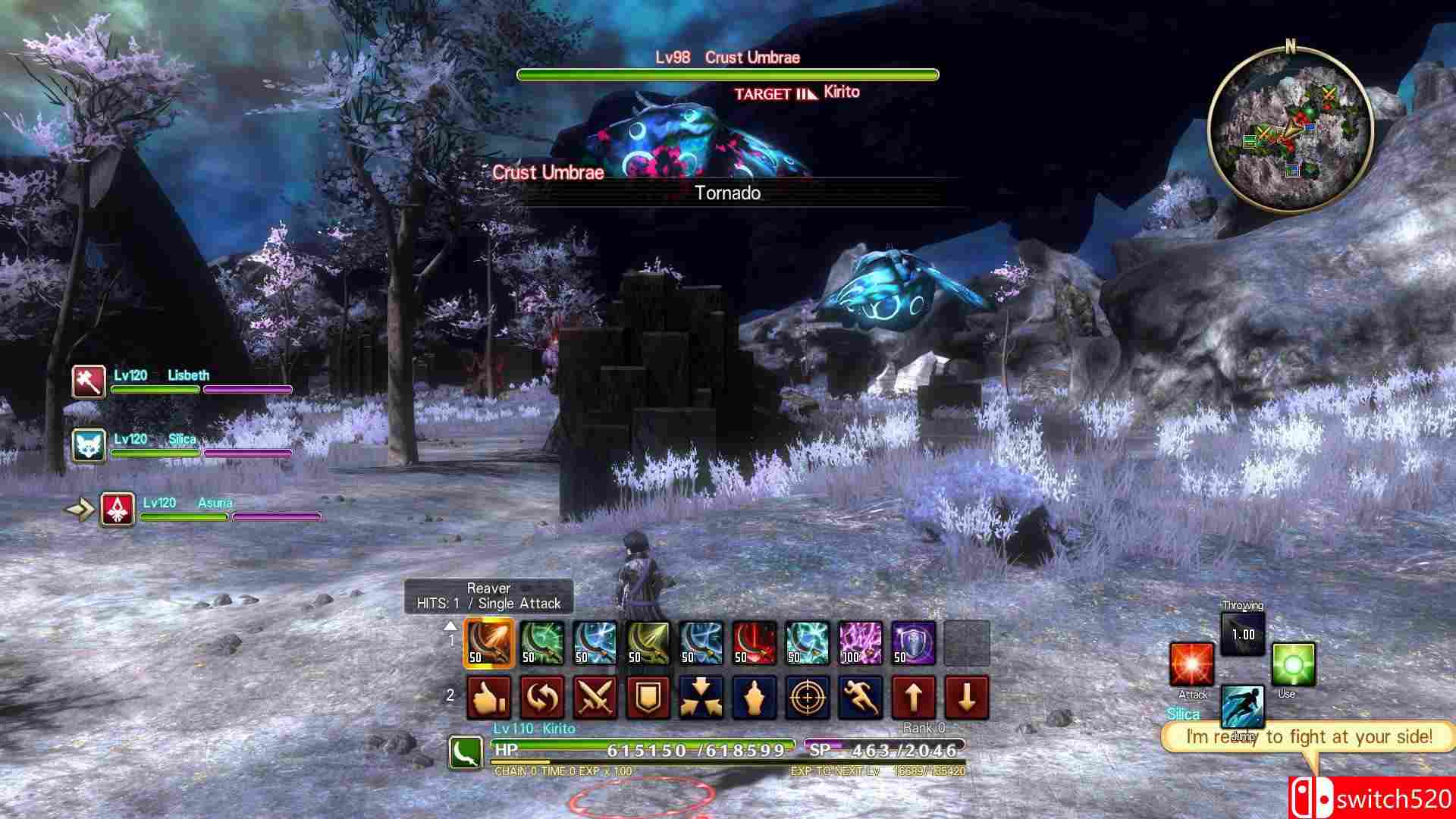The width and height of the screenshot is (1456, 819).
Task: Click the up arrow command icon
Action: tap(914, 698)
